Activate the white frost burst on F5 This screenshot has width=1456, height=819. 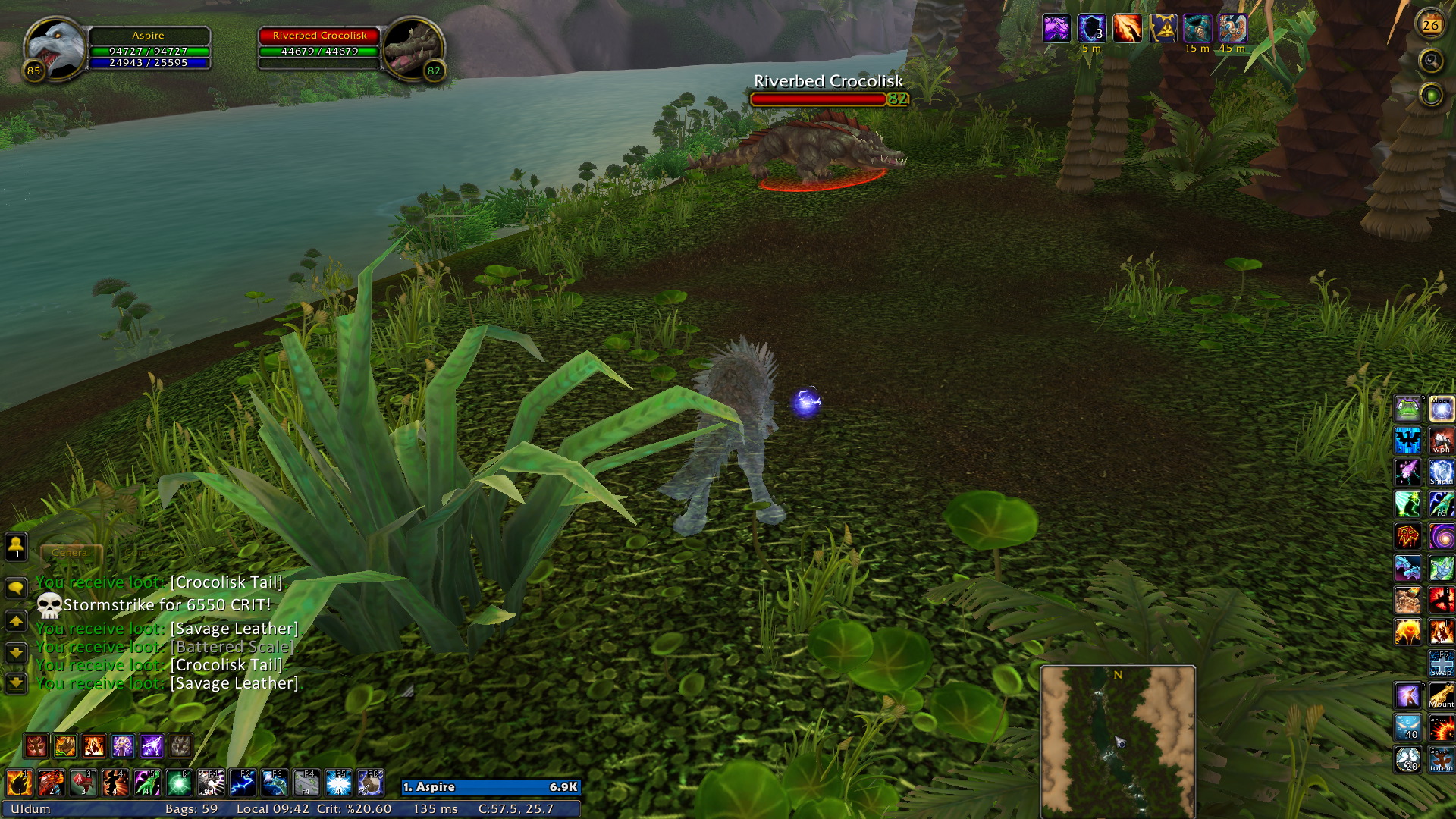338,783
